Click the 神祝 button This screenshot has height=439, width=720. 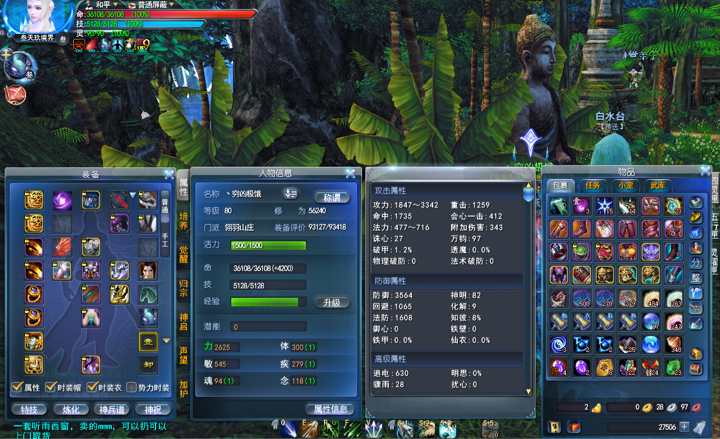pyautogui.click(x=149, y=409)
